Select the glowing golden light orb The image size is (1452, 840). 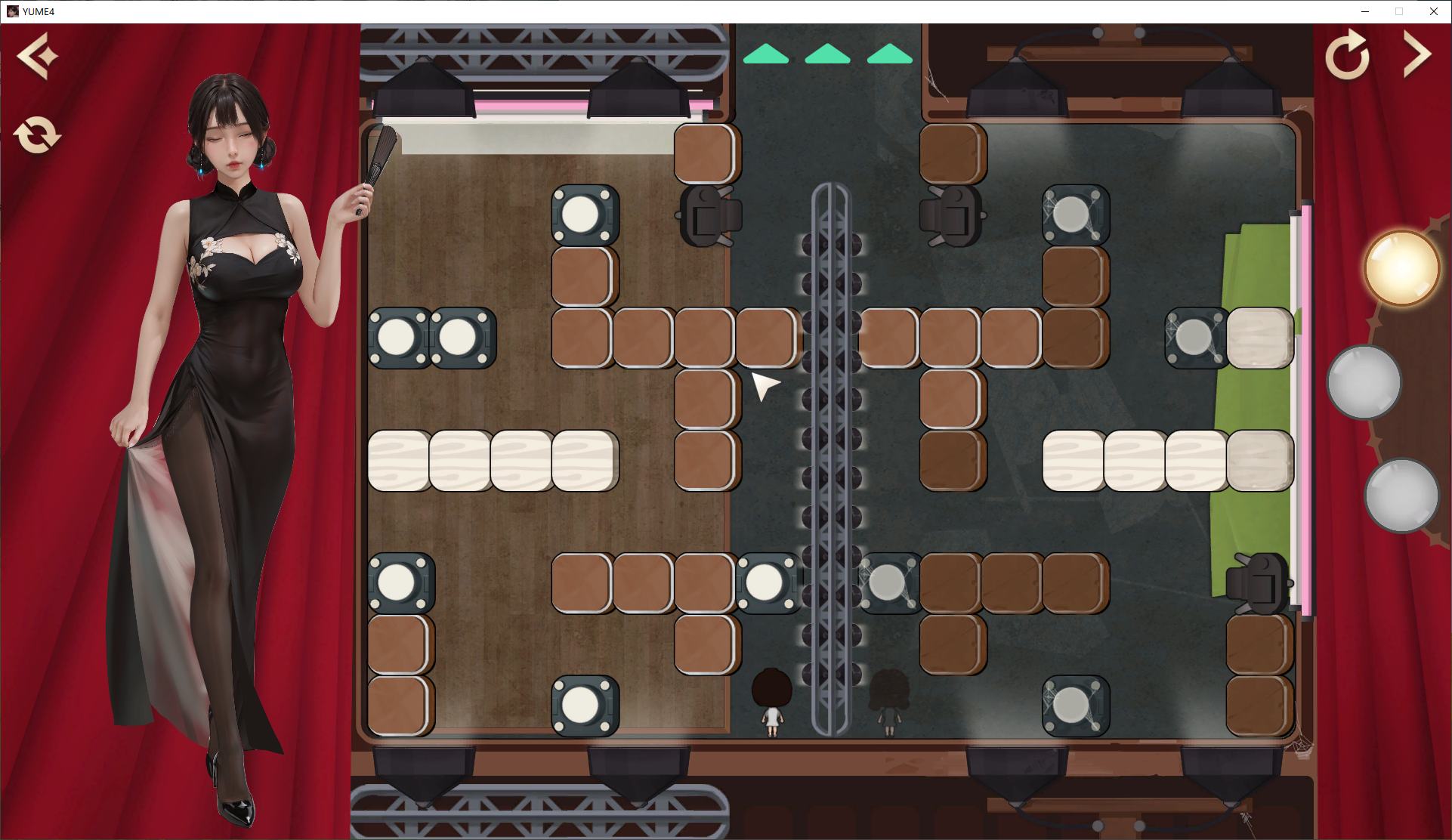tap(1401, 268)
